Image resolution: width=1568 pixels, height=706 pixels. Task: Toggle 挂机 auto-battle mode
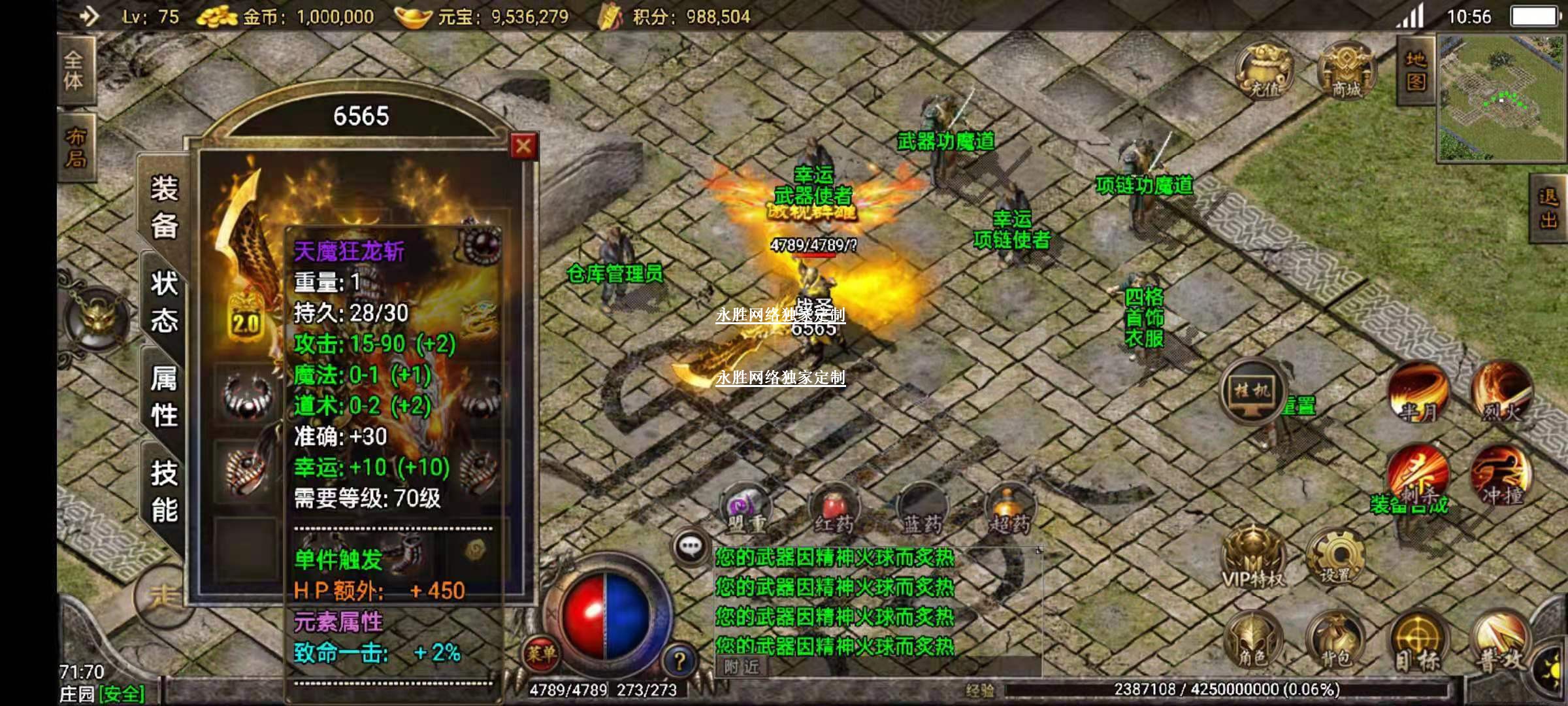[x=1252, y=391]
